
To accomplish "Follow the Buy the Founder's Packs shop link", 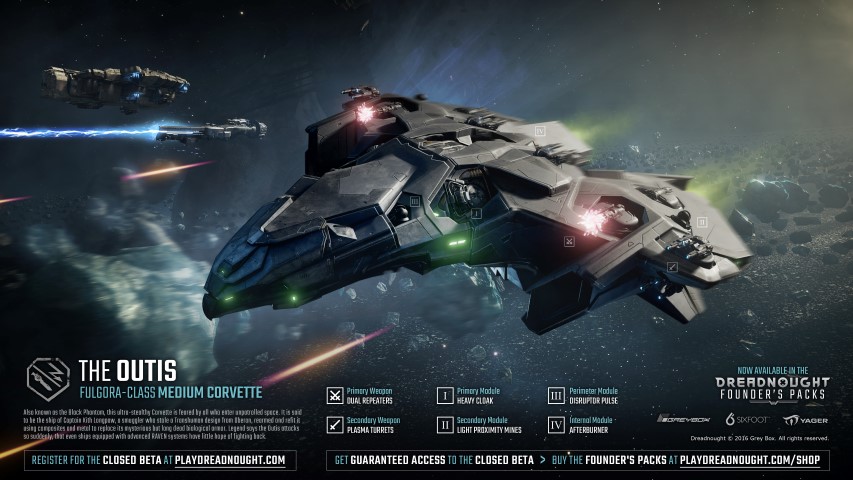I will [x=671, y=460].
